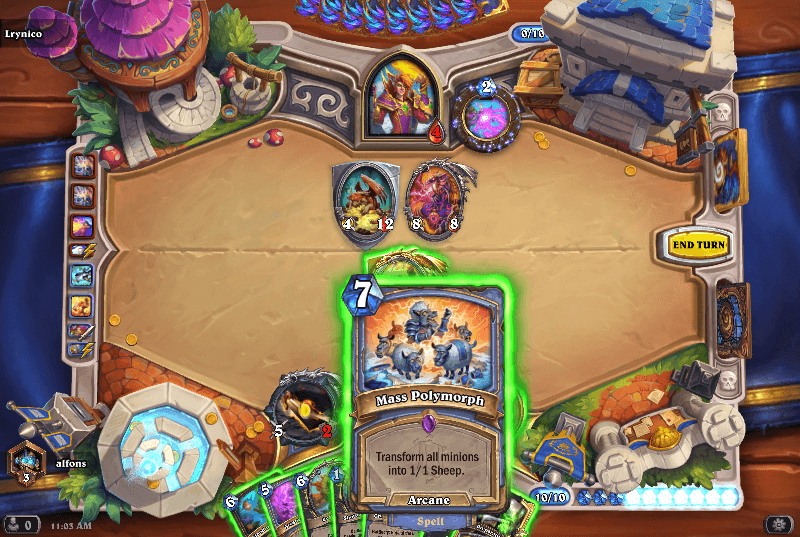View the history tile with the sword icon

tap(82, 330)
